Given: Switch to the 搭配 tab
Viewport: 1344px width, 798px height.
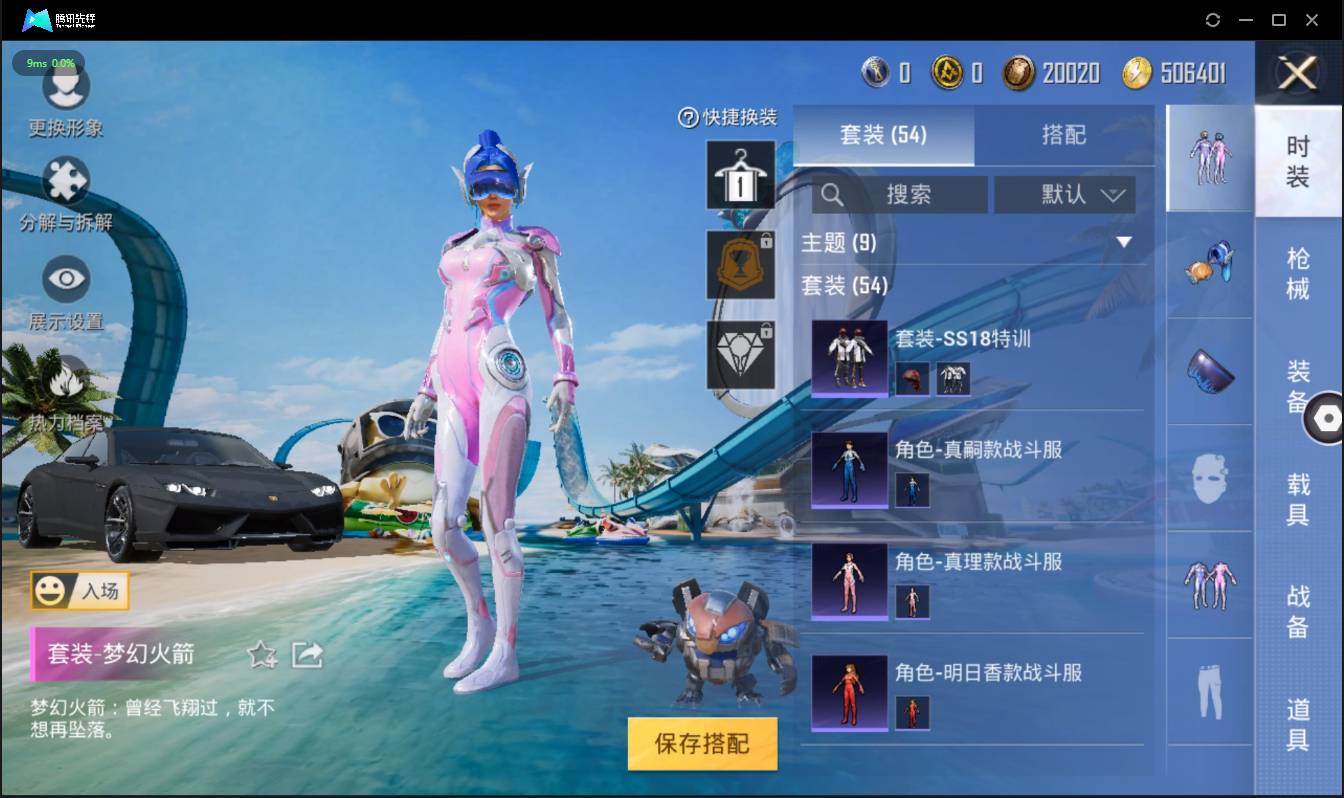Looking at the screenshot, I should pos(1065,135).
